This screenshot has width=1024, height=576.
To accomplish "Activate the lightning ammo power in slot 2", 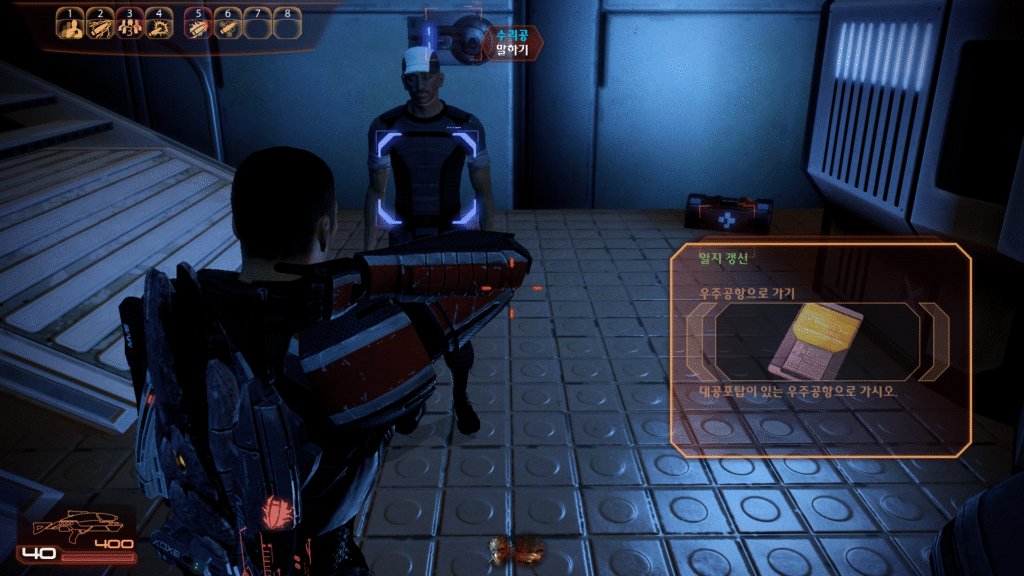I will click(99, 27).
